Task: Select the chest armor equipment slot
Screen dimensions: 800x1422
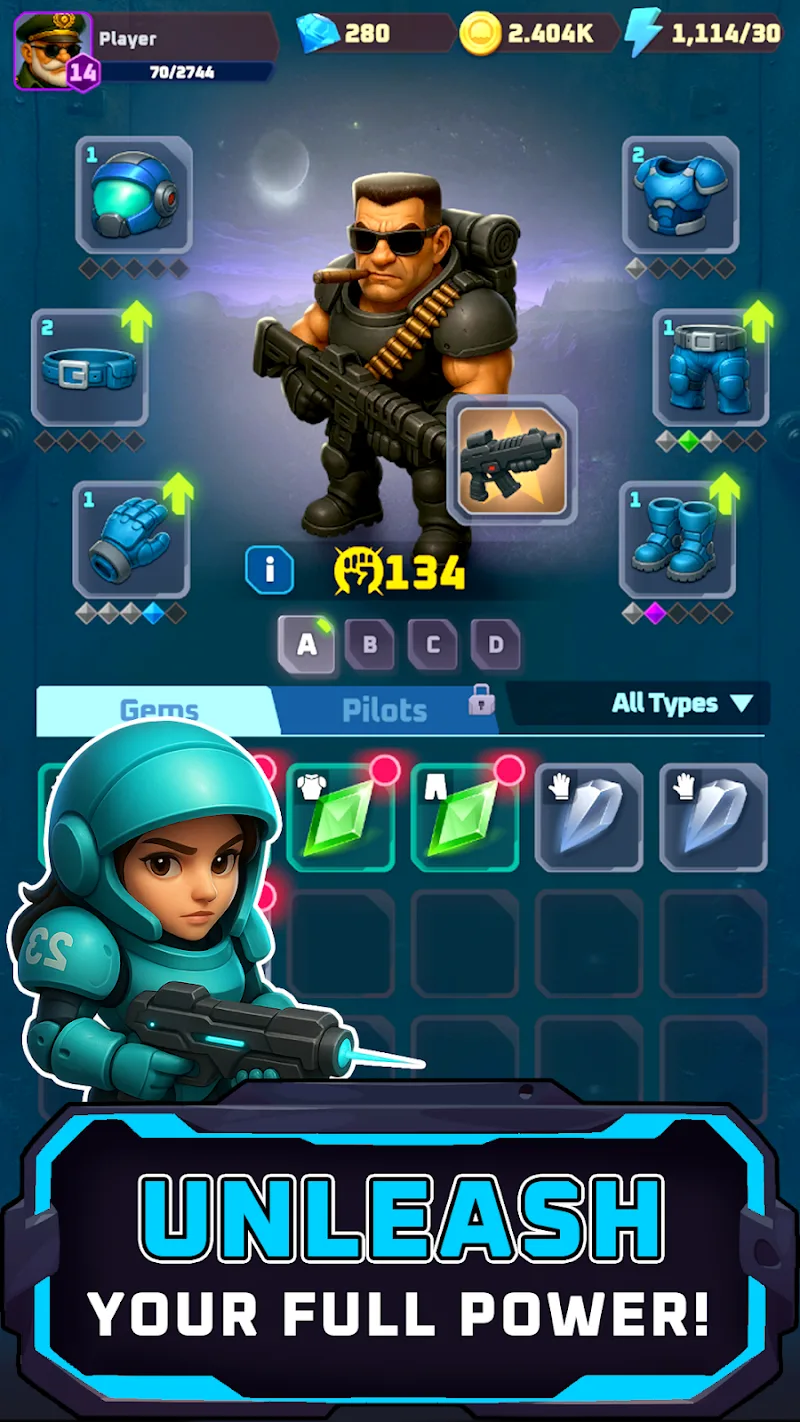Action: 680,195
